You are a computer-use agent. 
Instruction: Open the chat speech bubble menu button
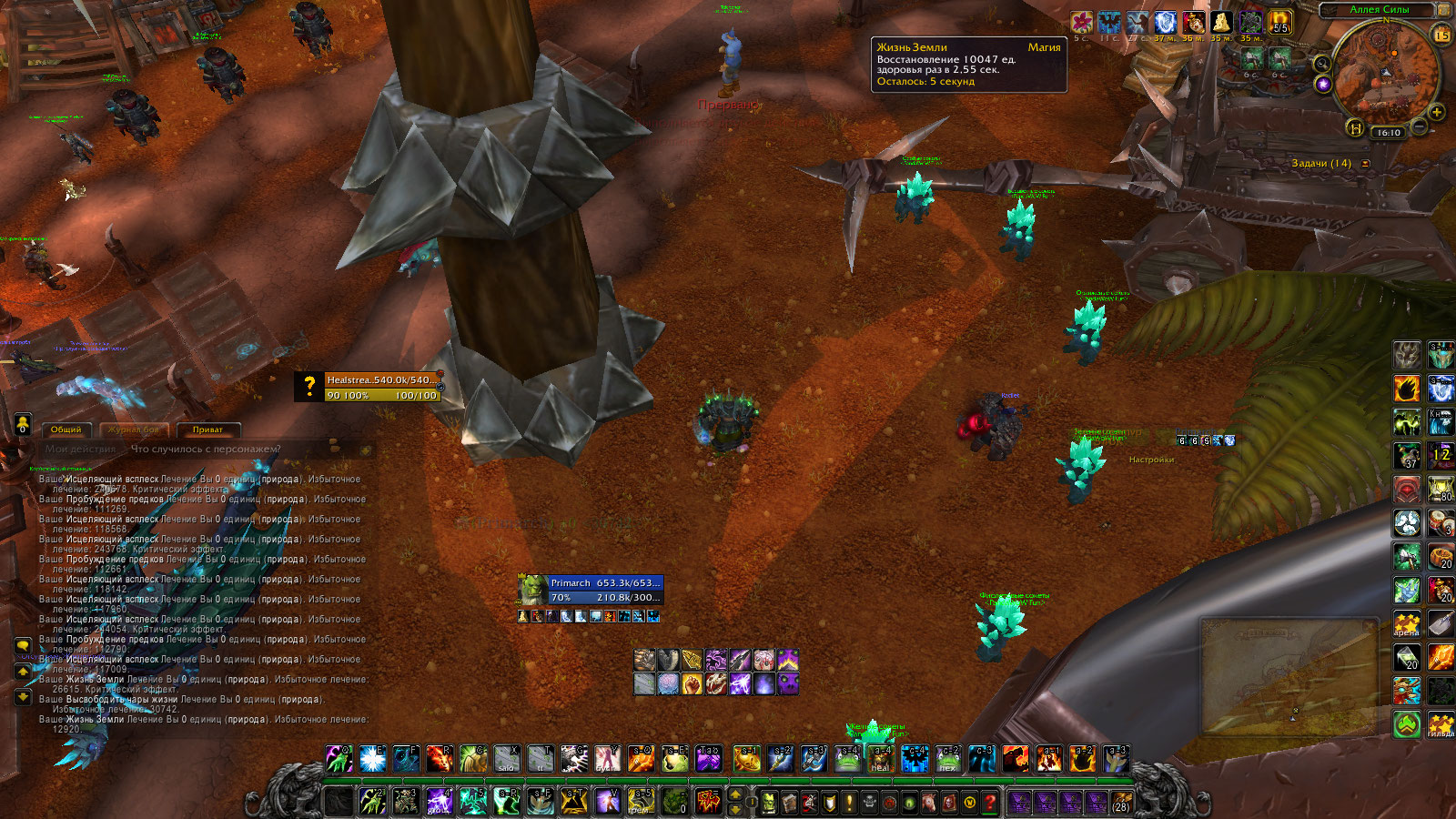click(x=24, y=645)
